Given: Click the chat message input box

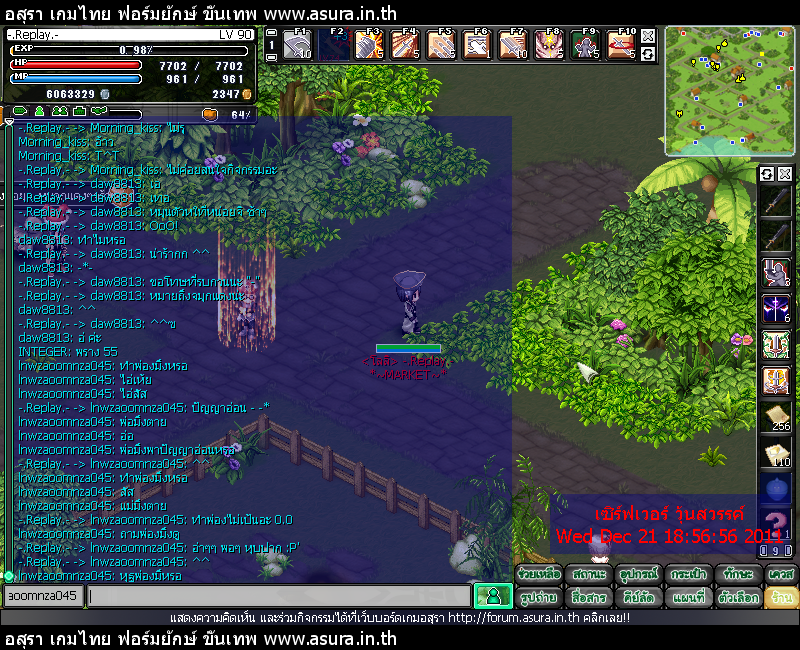Looking at the screenshot, I should (278, 596).
